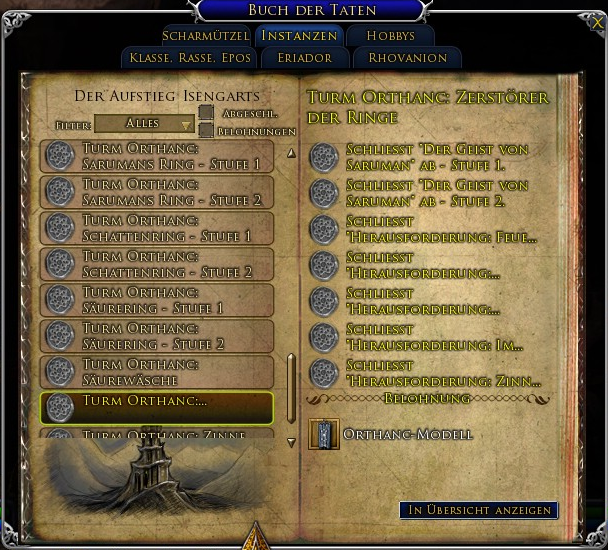Open the Hobbys tab

[390, 36]
